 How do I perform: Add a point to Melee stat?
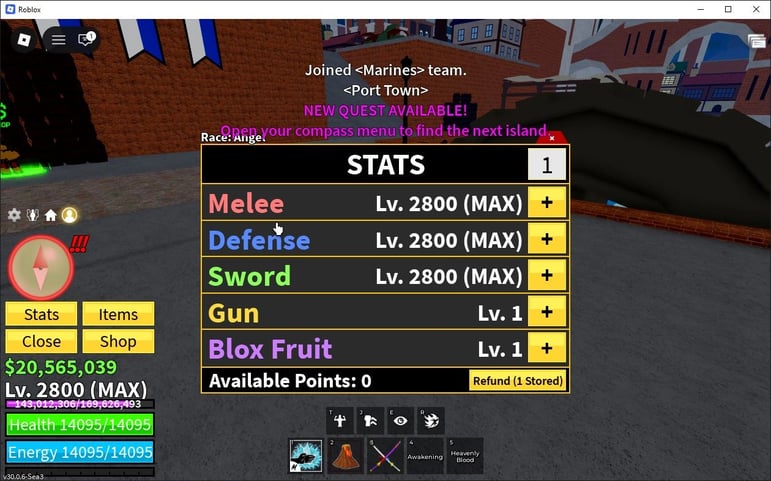[547, 203]
